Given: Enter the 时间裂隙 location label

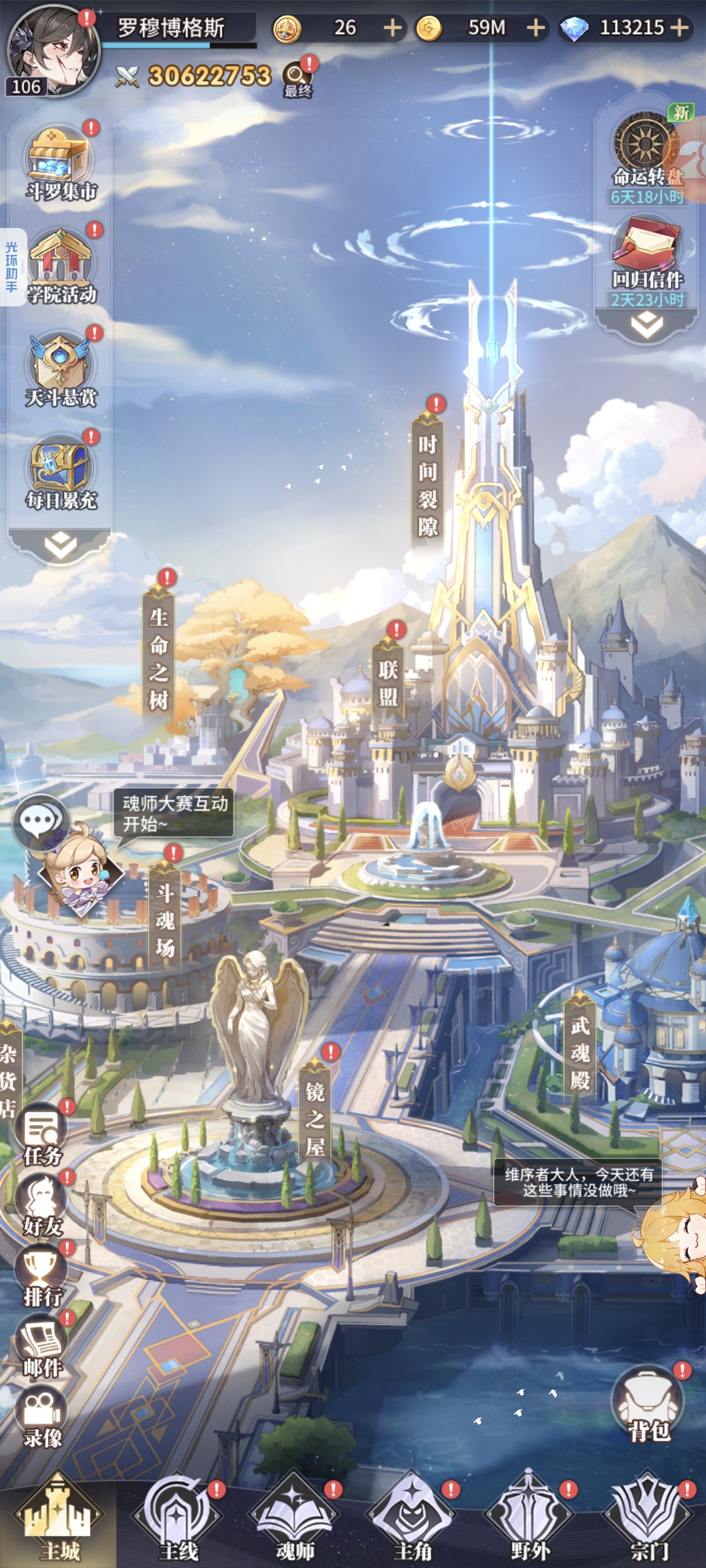Looking at the screenshot, I should (428, 485).
